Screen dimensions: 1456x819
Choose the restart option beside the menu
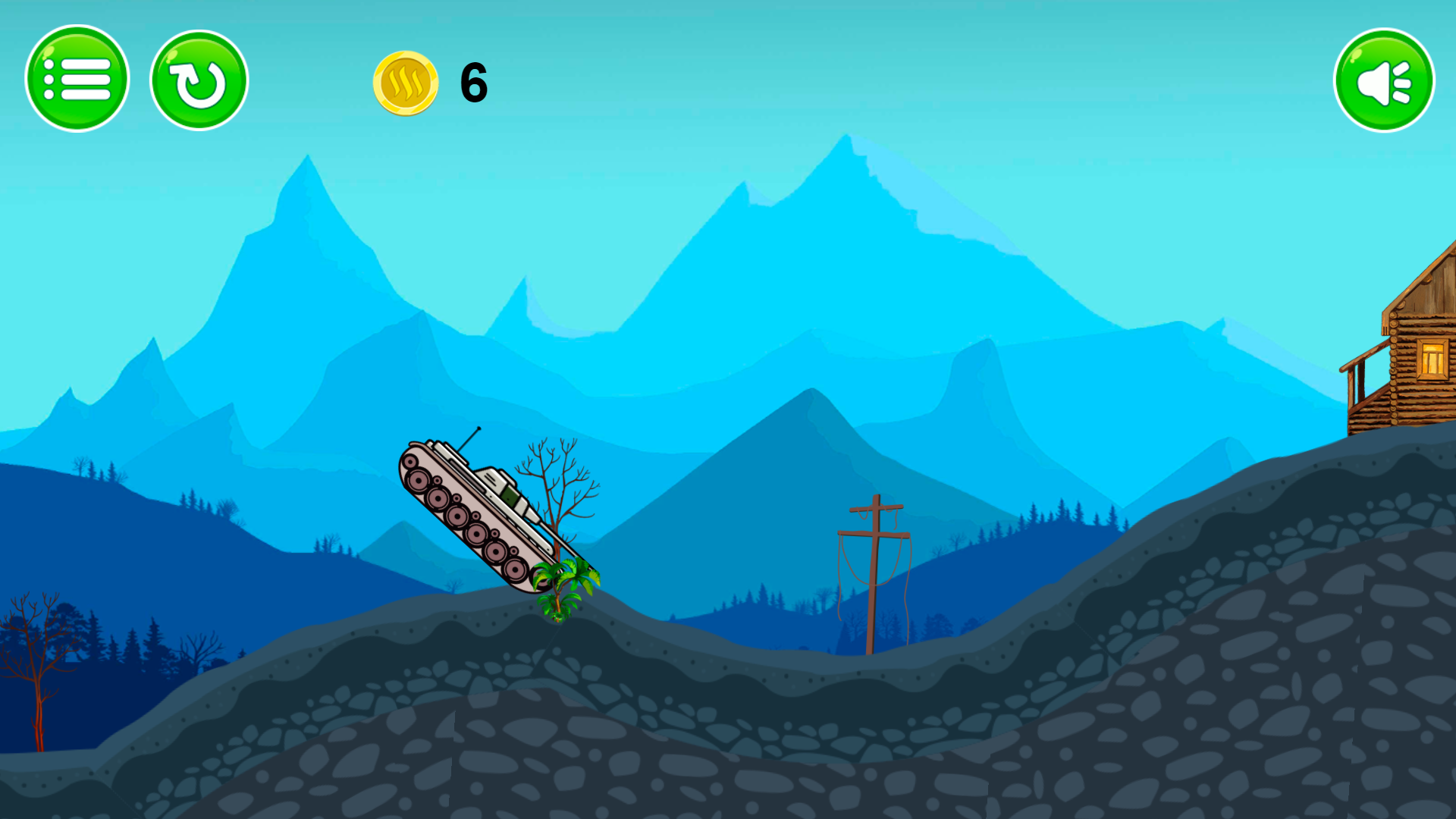[x=199, y=78]
